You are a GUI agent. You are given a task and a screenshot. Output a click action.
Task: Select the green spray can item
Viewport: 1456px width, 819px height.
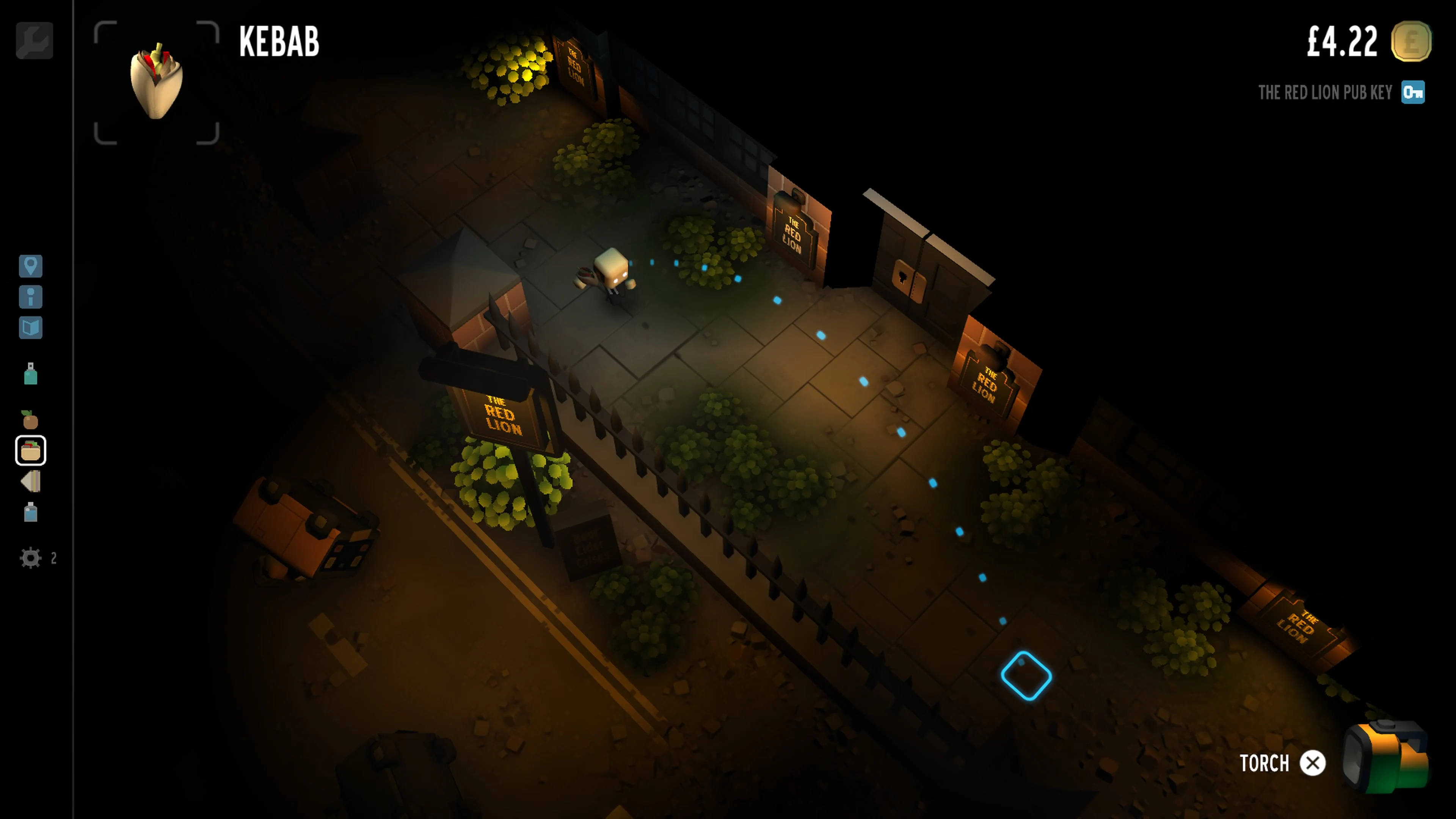31,375
